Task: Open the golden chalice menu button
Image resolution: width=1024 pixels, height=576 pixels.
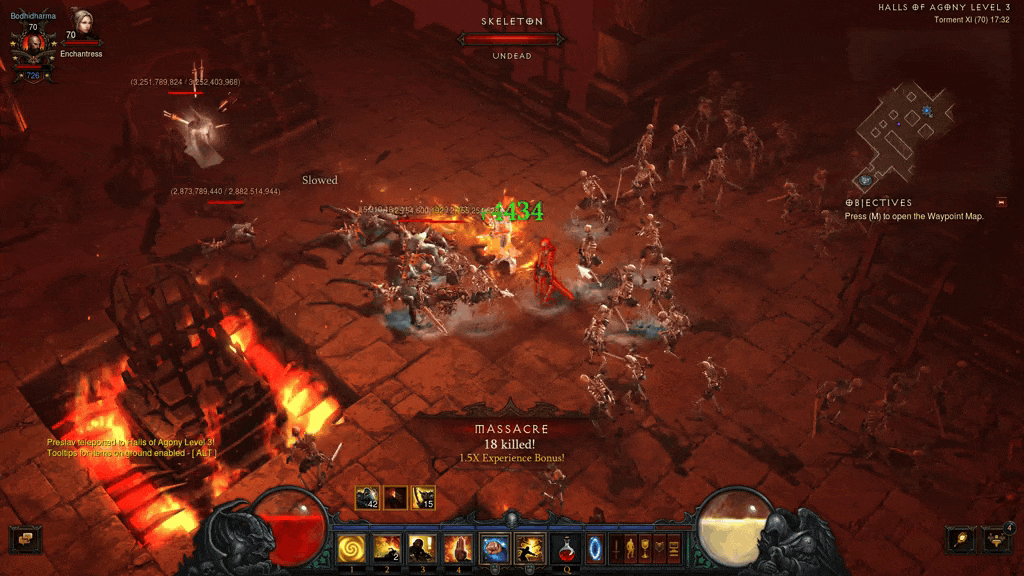Action: 645,548
